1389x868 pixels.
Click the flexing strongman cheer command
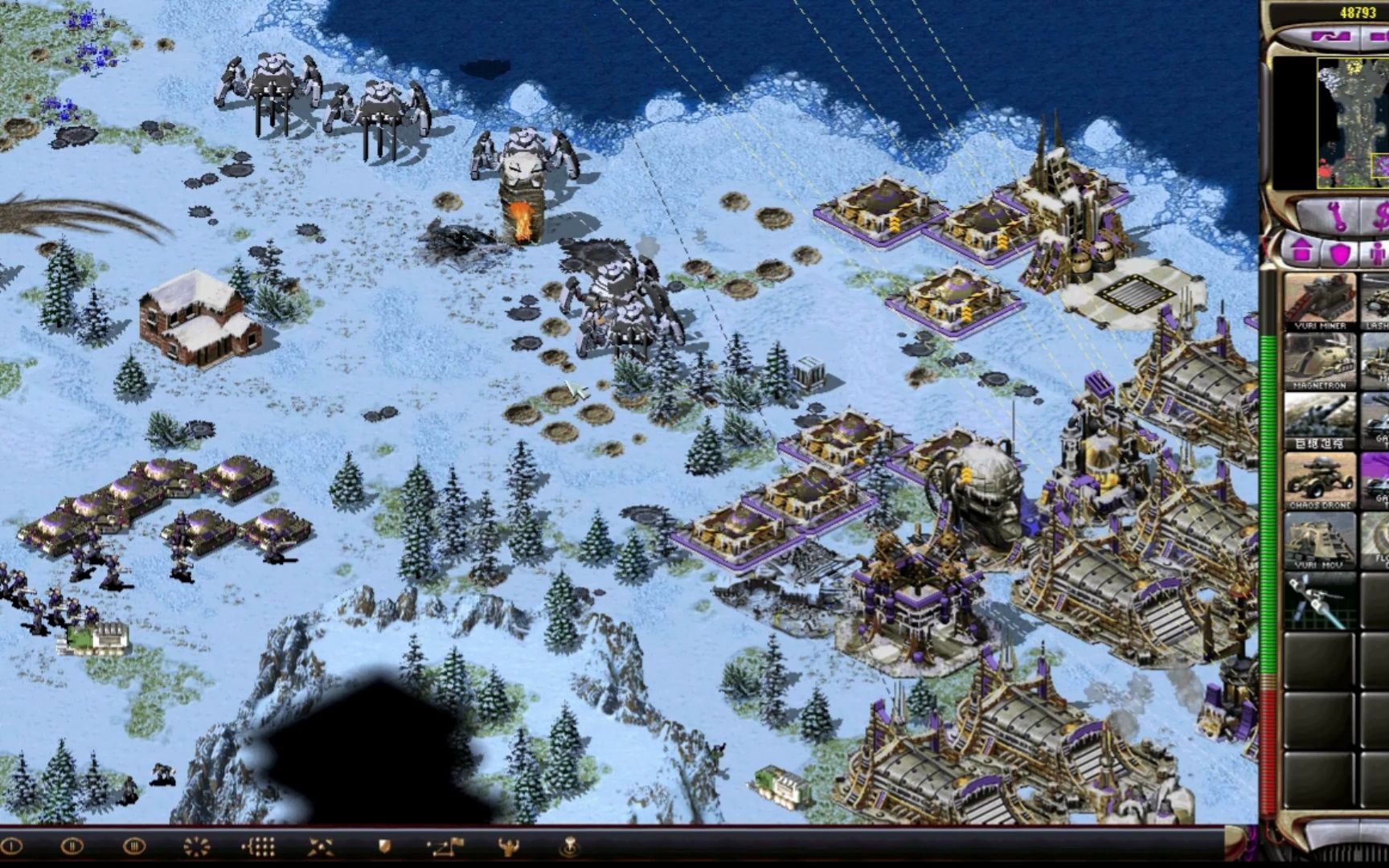click(x=508, y=845)
